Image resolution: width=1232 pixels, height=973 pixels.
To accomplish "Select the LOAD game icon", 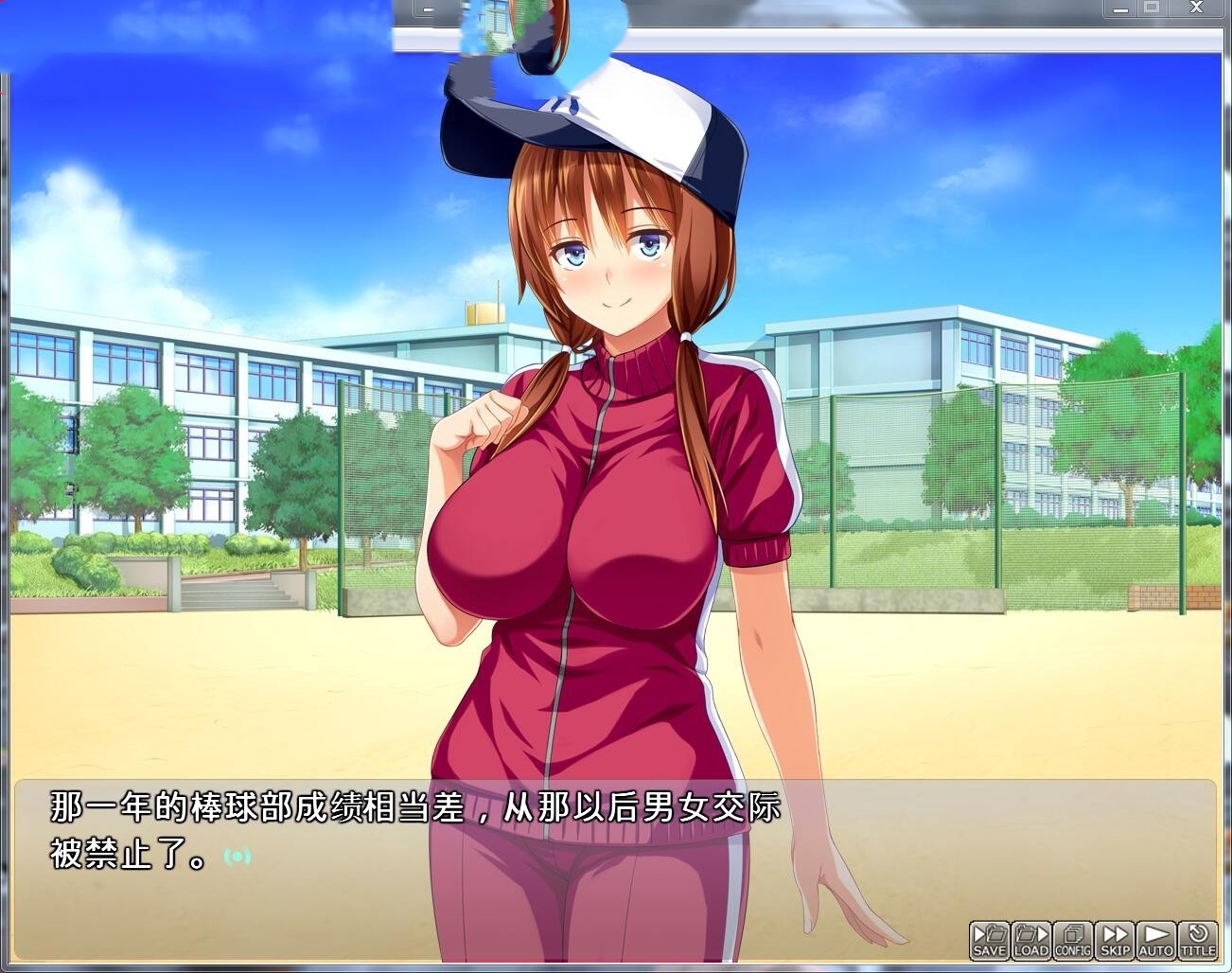I will coord(1030,939).
